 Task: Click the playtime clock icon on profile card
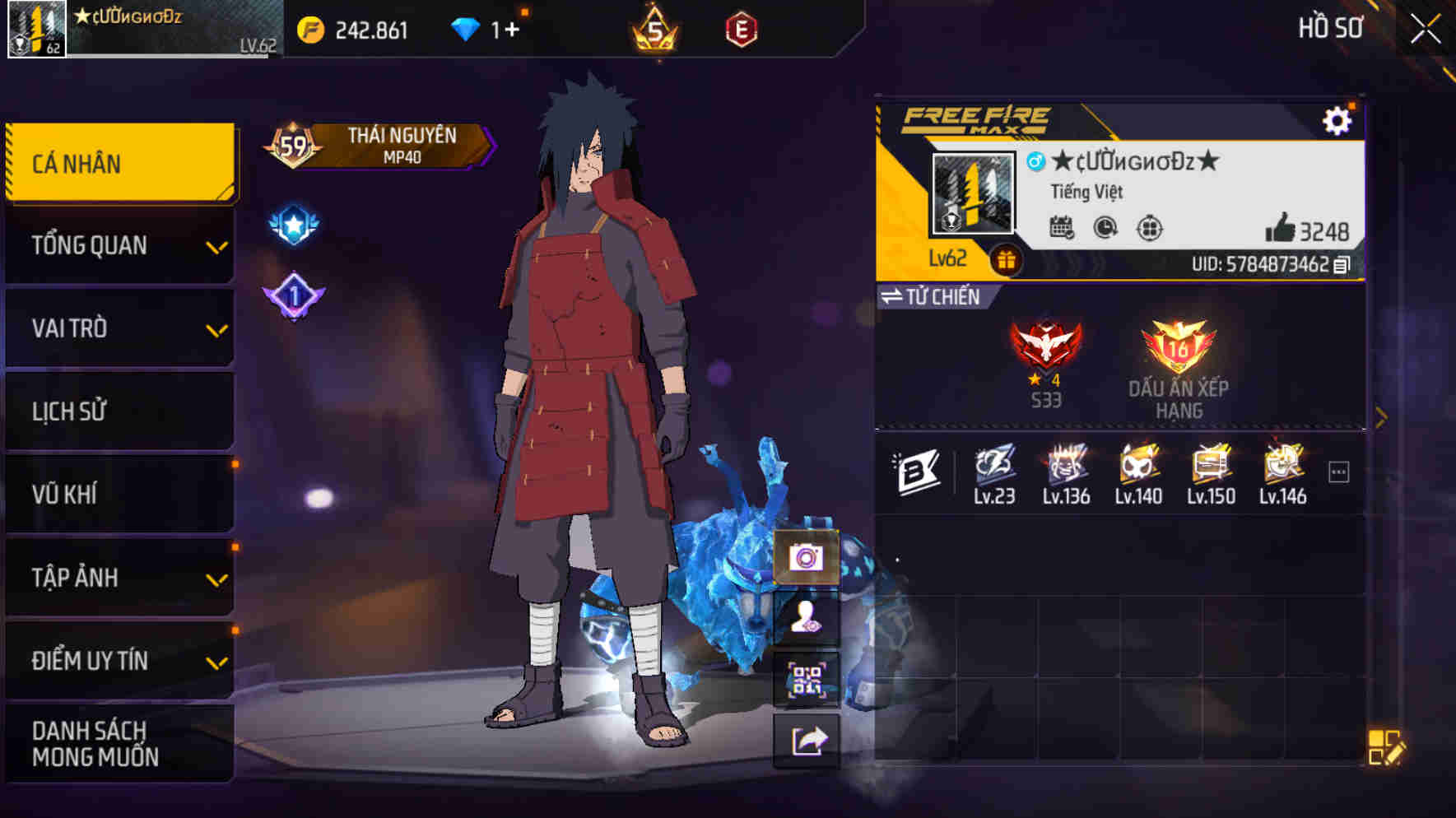1105,230
